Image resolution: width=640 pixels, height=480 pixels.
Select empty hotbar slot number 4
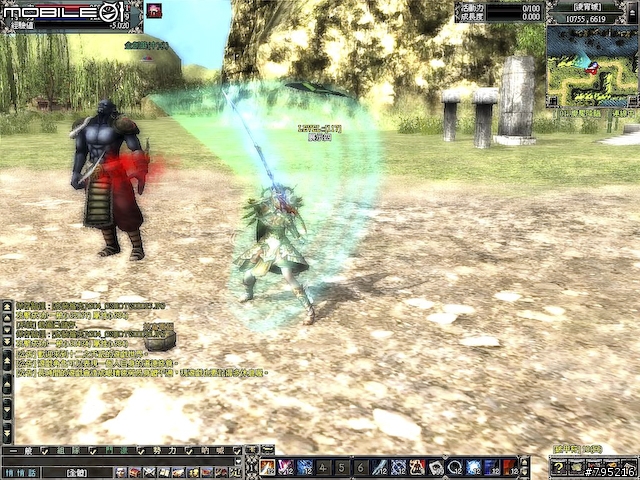pos(324,467)
